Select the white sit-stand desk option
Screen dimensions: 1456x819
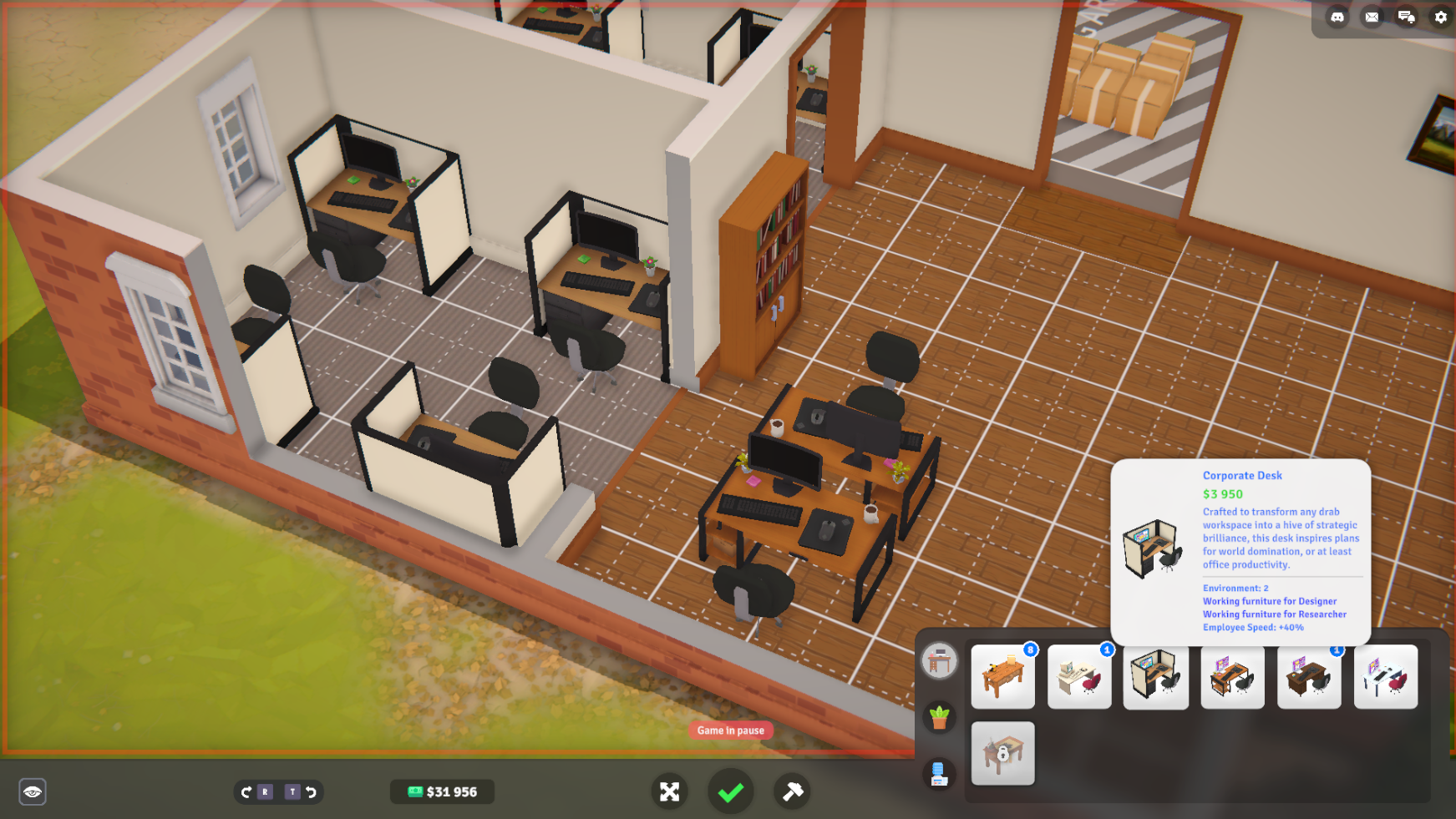[x=1386, y=677]
